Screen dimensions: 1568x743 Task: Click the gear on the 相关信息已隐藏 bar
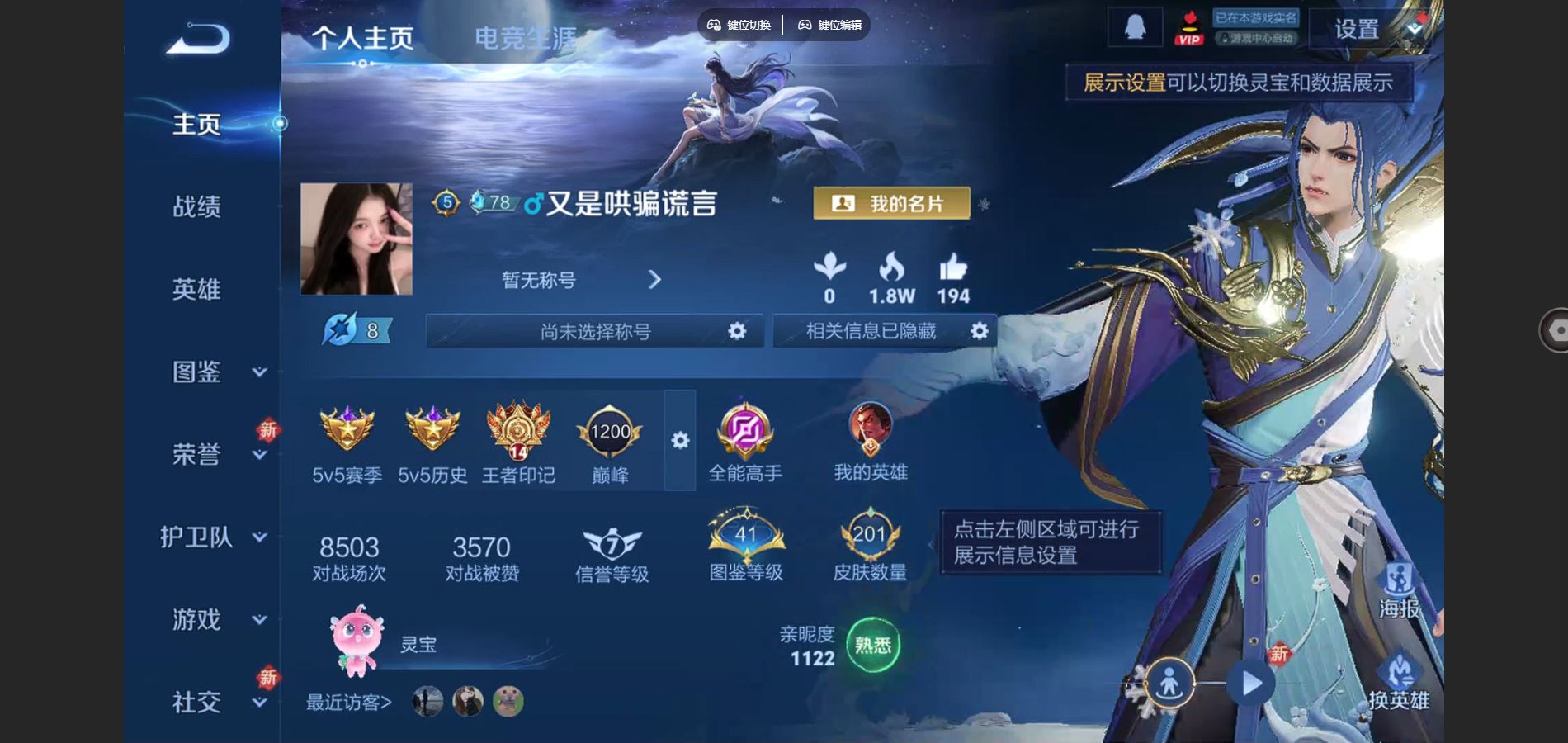point(979,330)
